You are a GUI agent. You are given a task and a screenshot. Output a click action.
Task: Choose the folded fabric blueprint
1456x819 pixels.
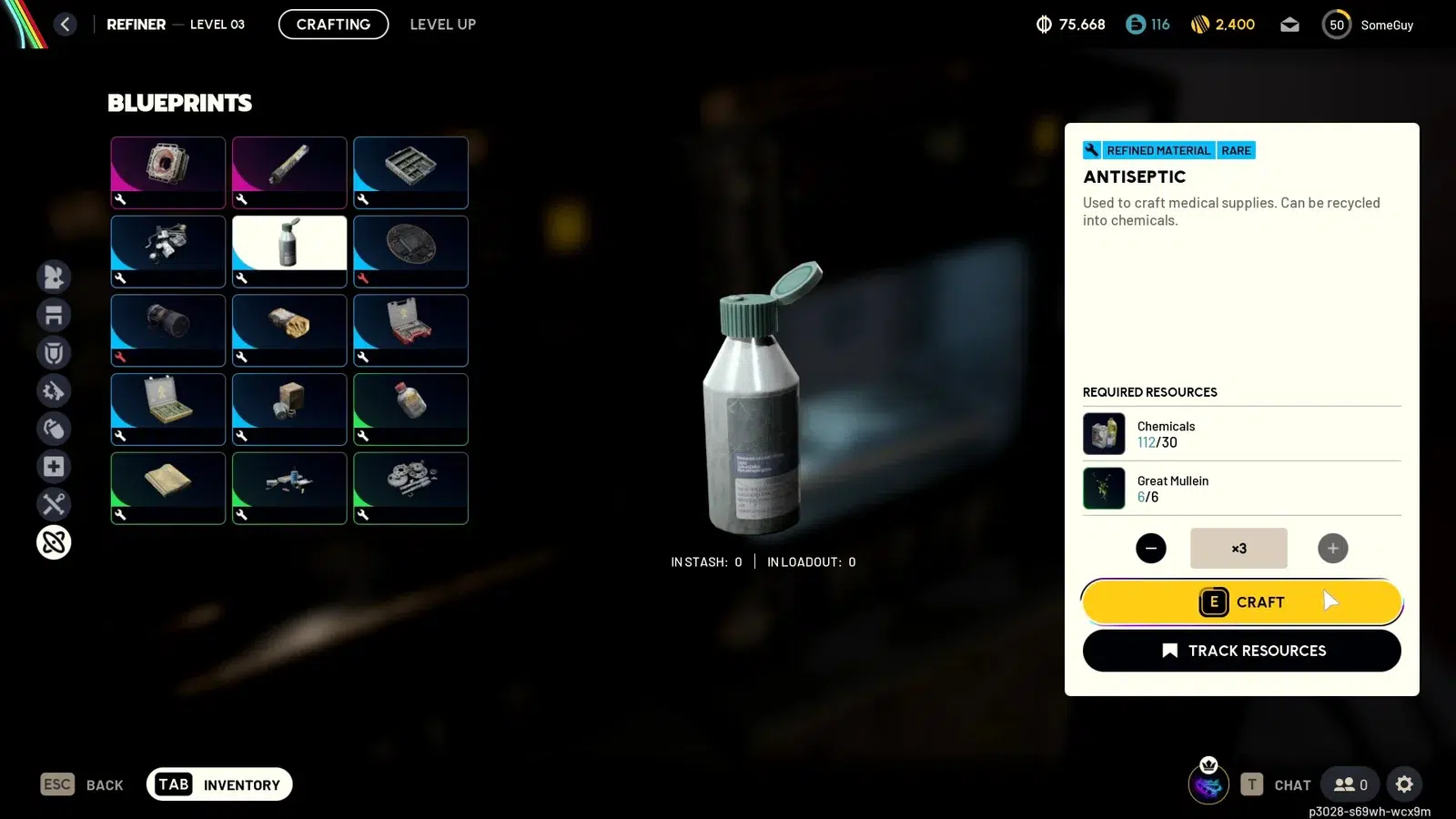click(x=168, y=488)
